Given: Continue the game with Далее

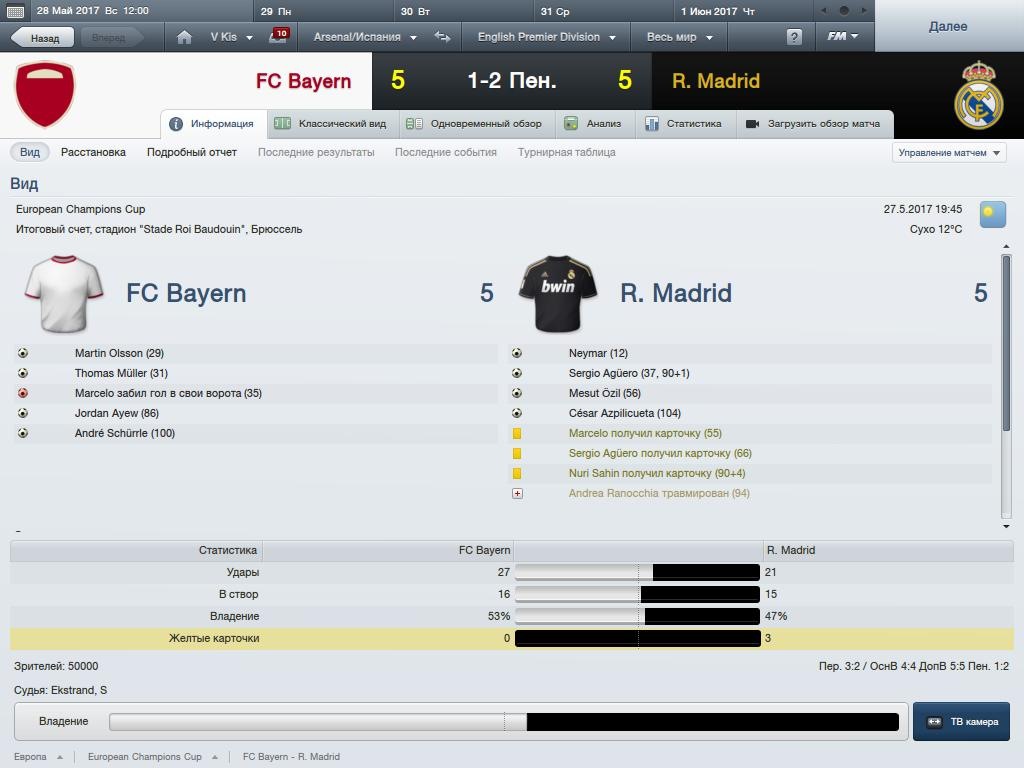Looking at the screenshot, I should 947,26.
